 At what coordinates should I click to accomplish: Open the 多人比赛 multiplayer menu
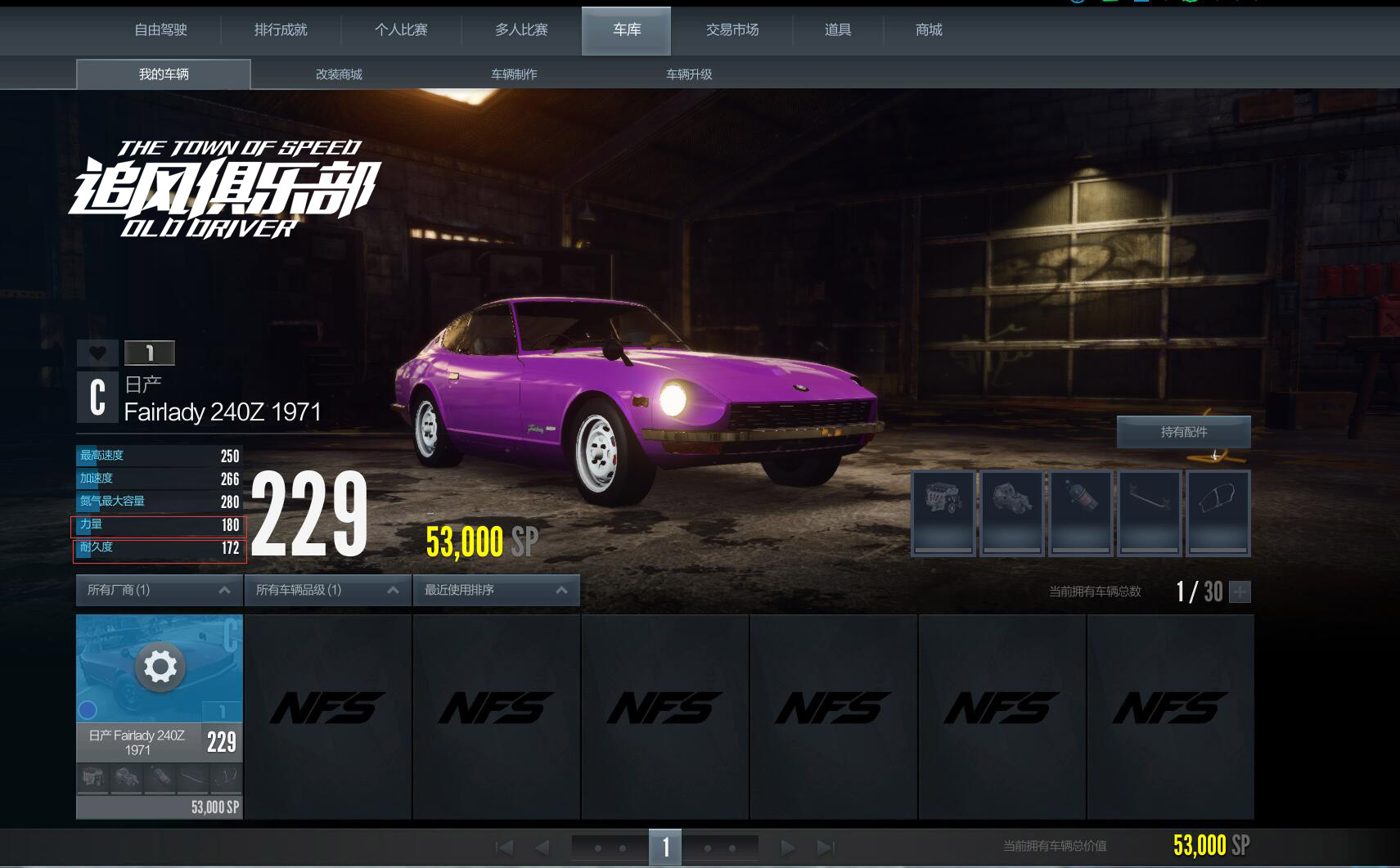pos(521,30)
